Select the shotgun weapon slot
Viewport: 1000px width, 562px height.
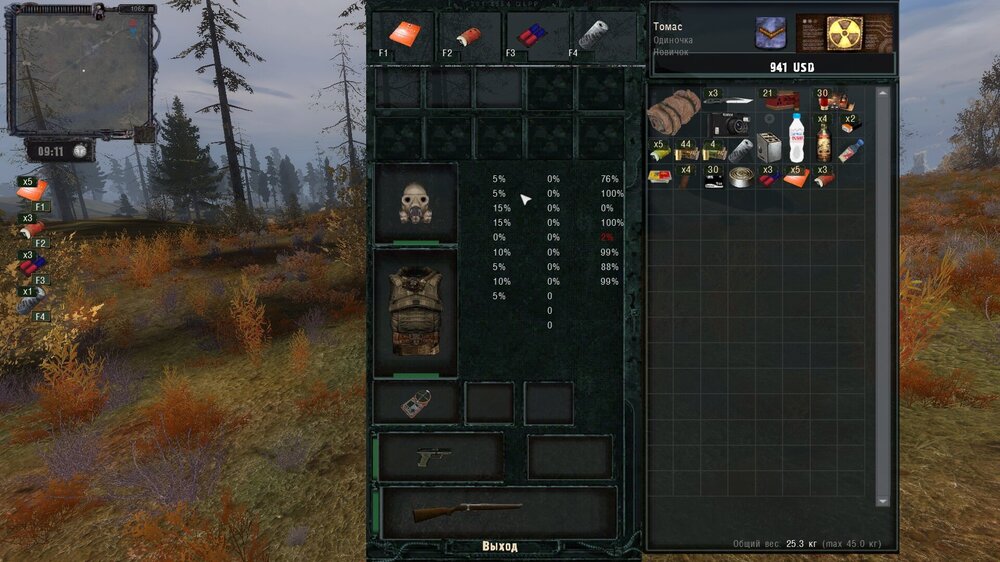pyautogui.click(x=498, y=512)
